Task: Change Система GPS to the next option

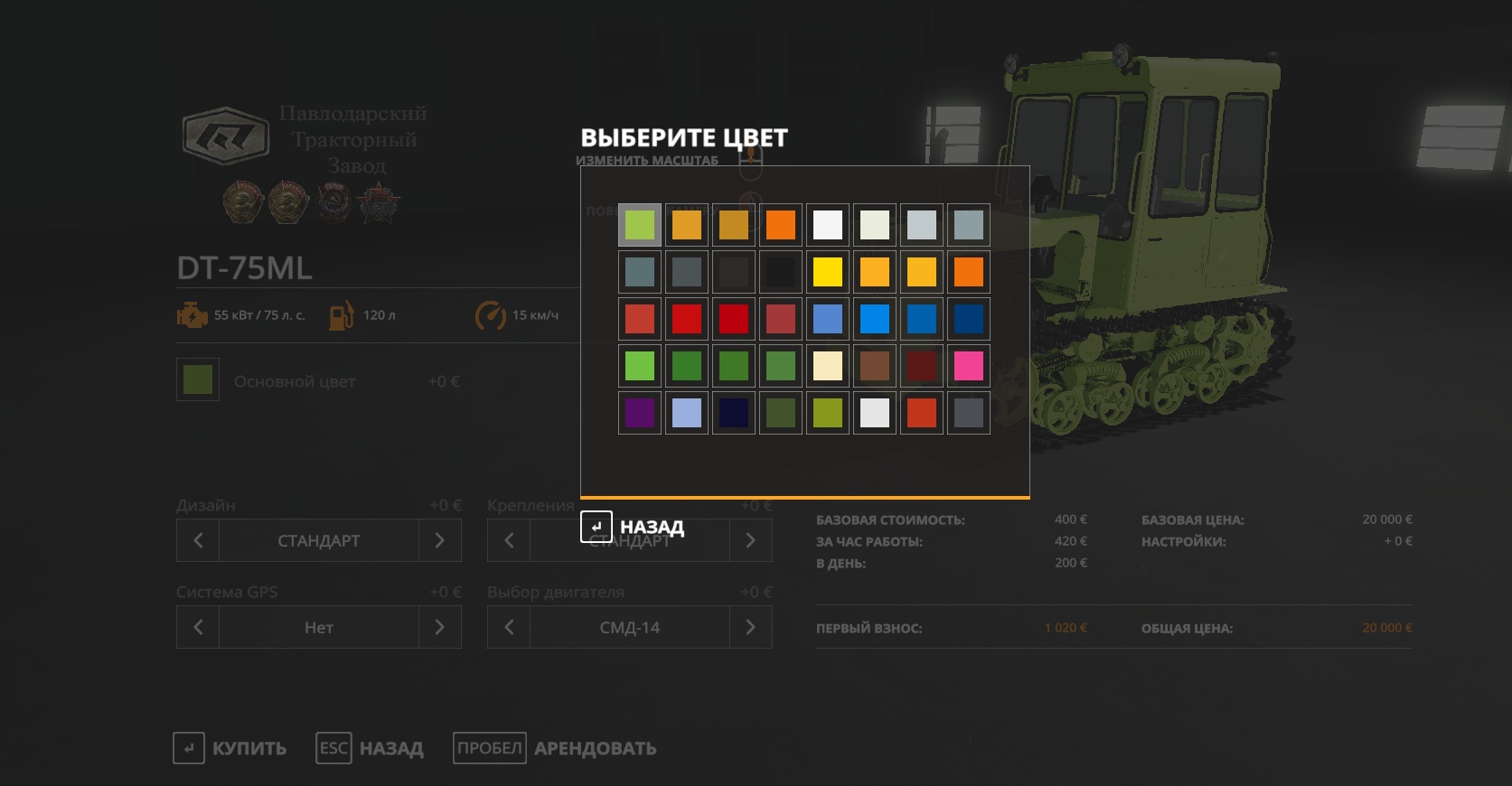Action: 439,627
